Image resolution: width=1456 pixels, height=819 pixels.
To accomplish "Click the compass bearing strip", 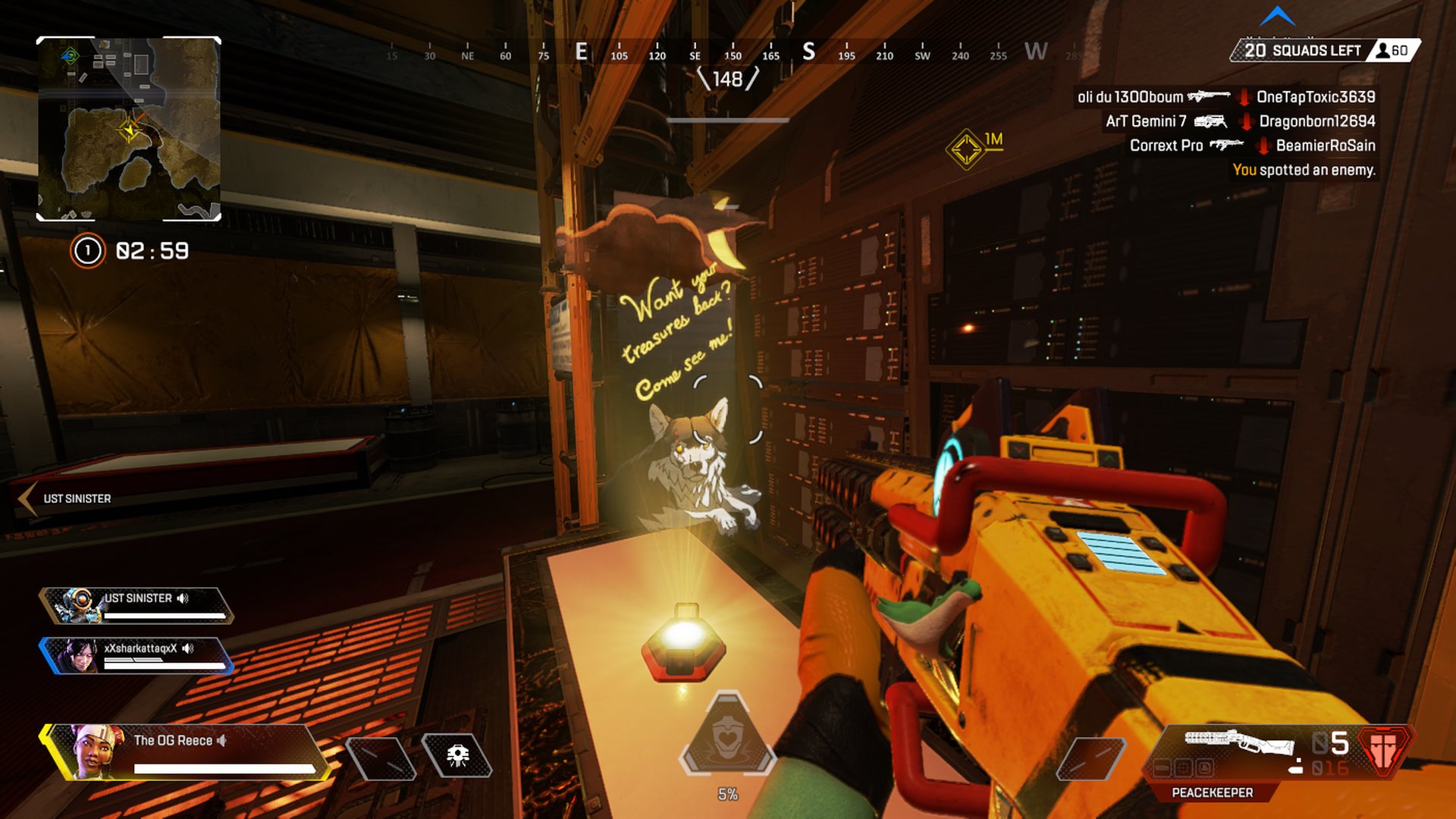I will click(x=728, y=53).
